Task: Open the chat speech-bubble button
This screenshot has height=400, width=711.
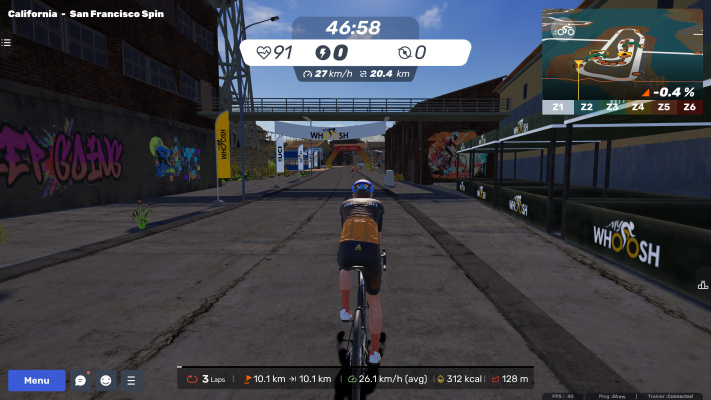Action: point(81,380)
